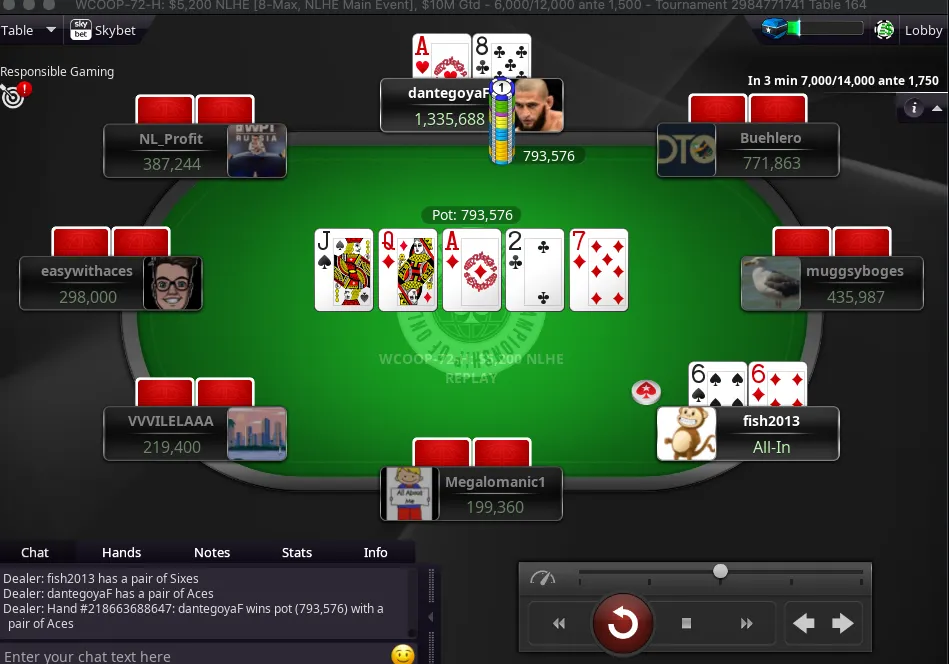Stop the hand replay
Viewport: 949px width, 664px height.
click(x=687, y=624)
